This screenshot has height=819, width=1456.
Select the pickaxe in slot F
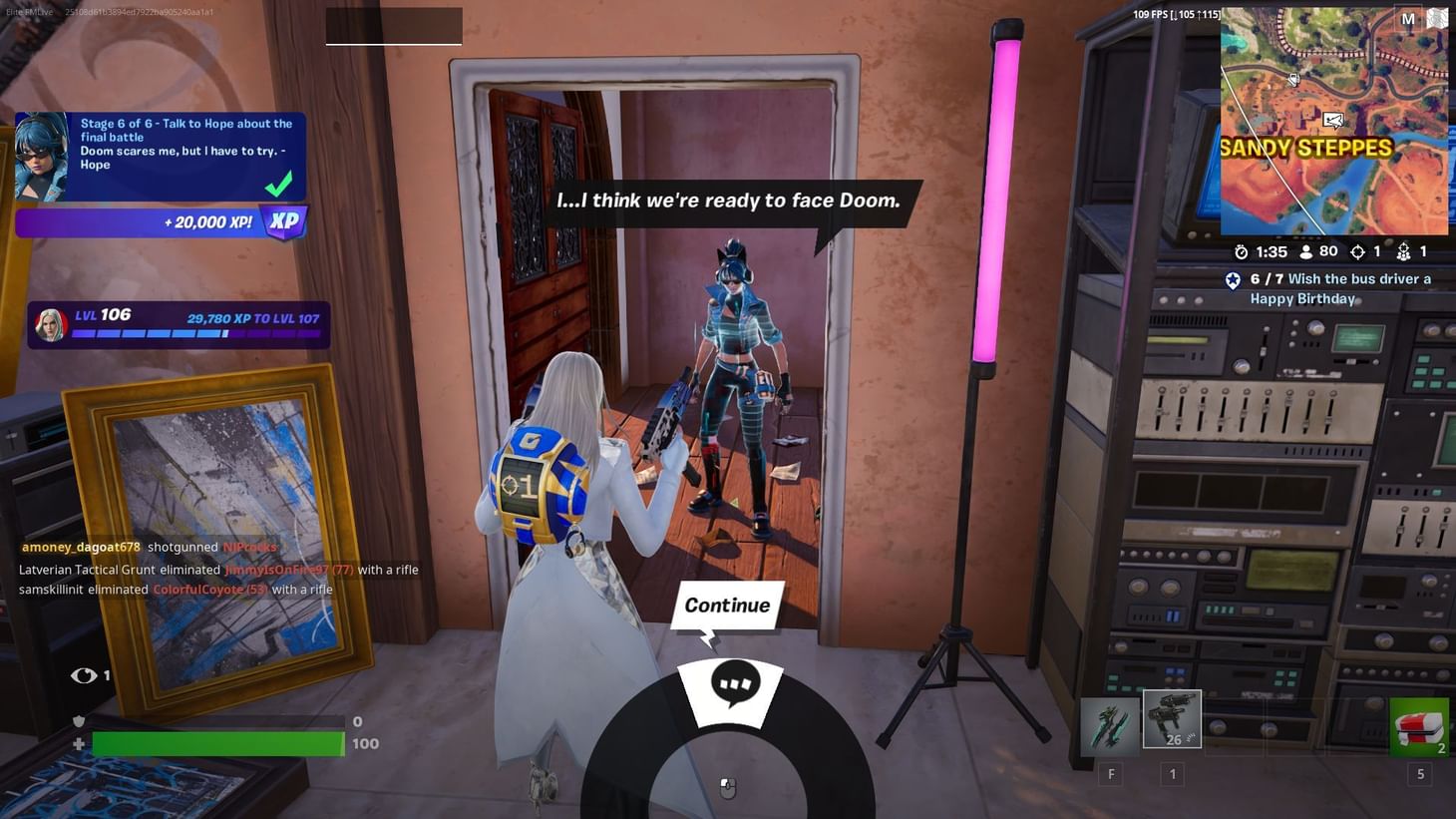click(1111, 728)
